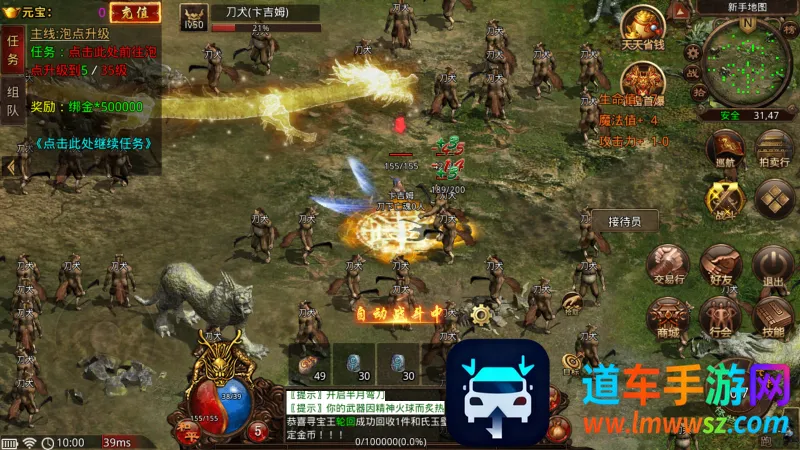Toggle the 拾 auto-pickup button
The height and width of the screenshot is (450, 800).
[x=700, y=92]
